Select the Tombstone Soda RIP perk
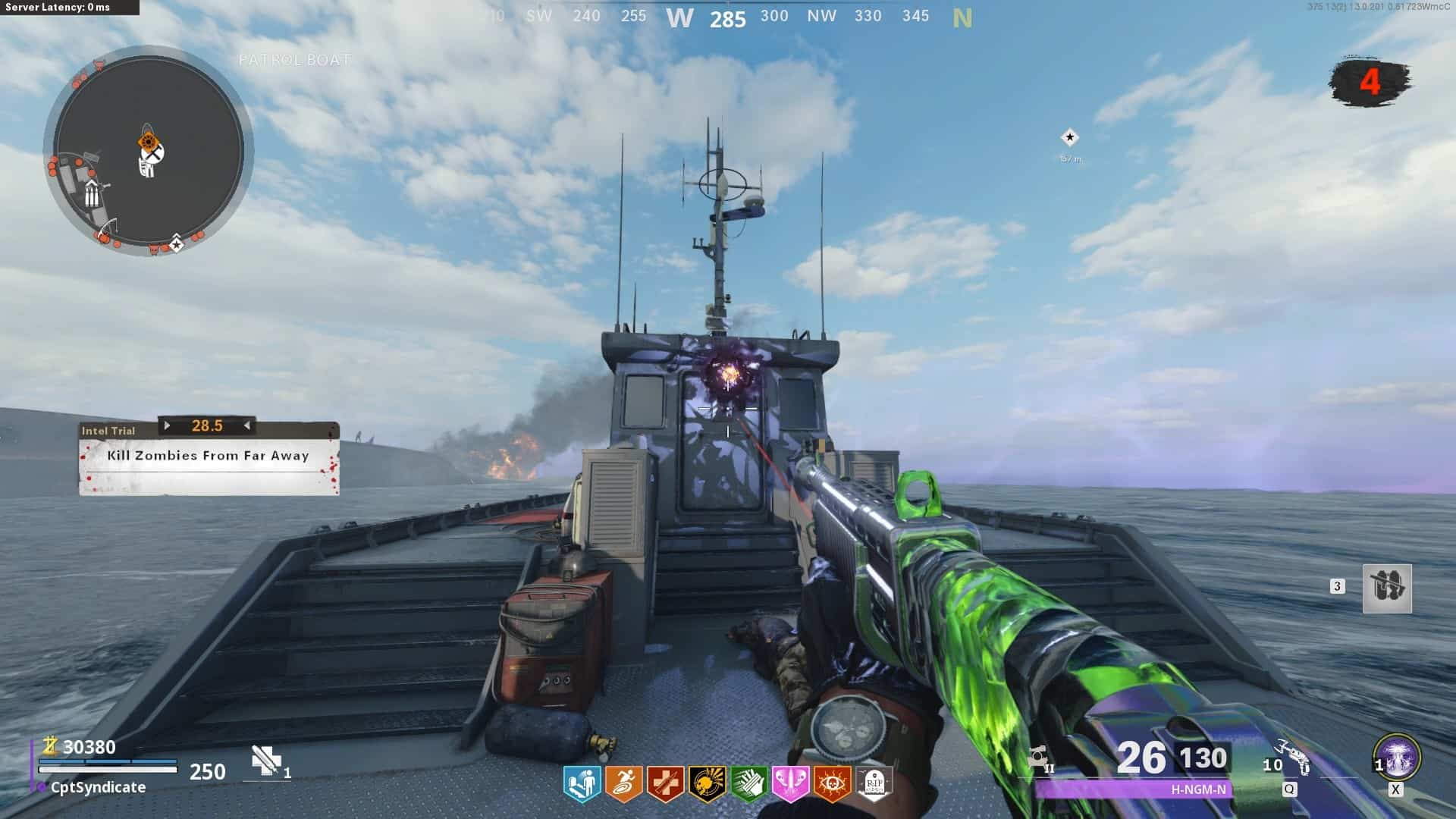The height and width of the screenshot is (819, 1456). [874, 784]
